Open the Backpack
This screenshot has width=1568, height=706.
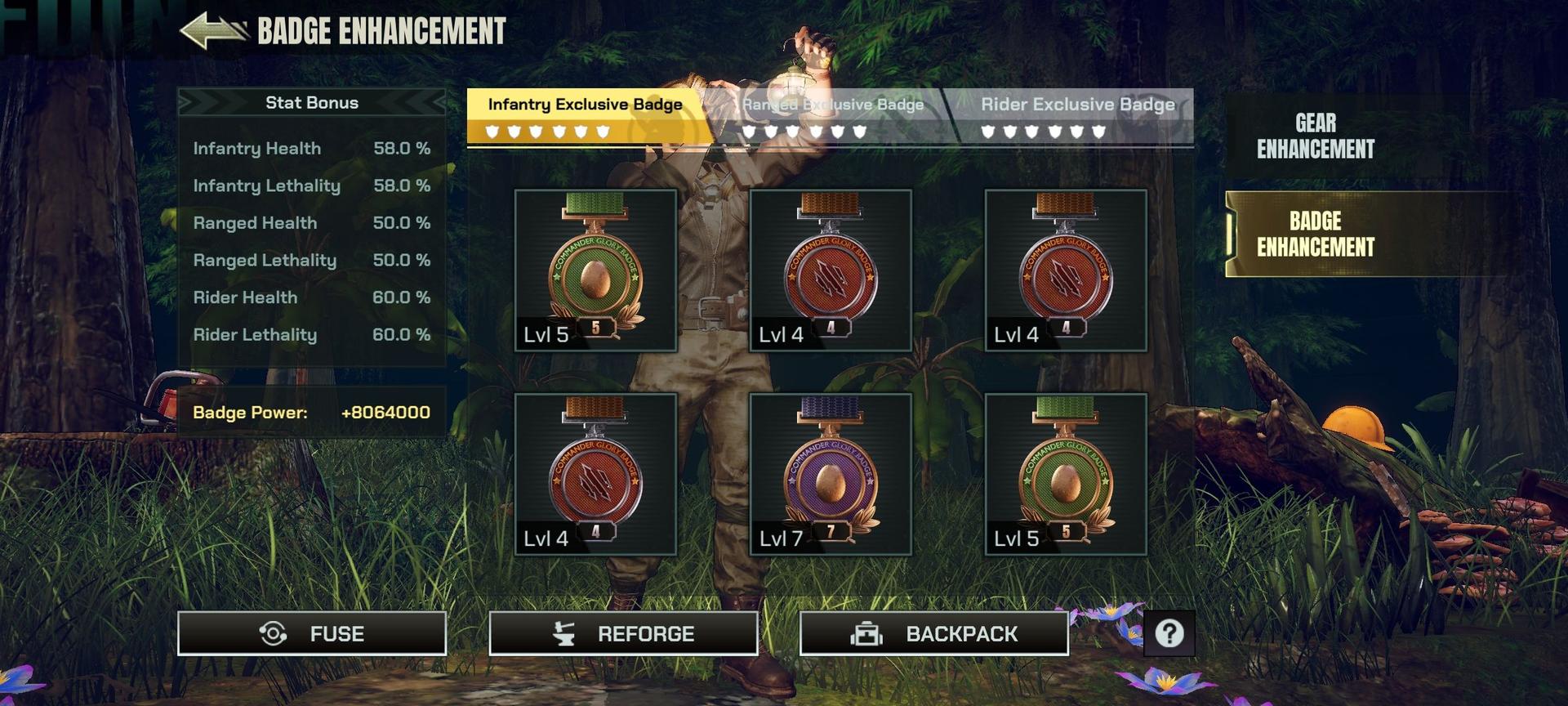933,633
